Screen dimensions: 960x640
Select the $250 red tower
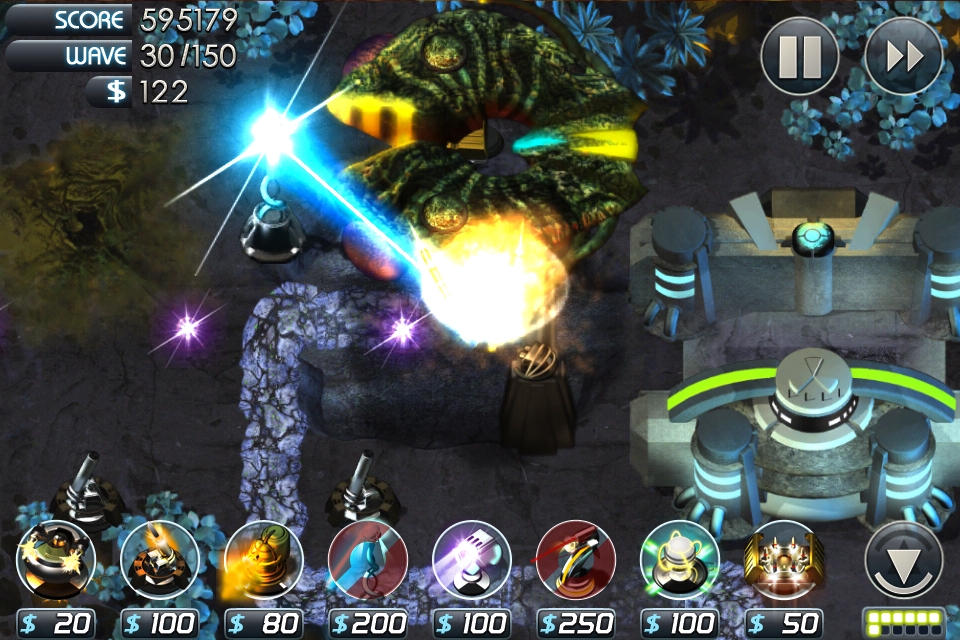pos(576,560)
